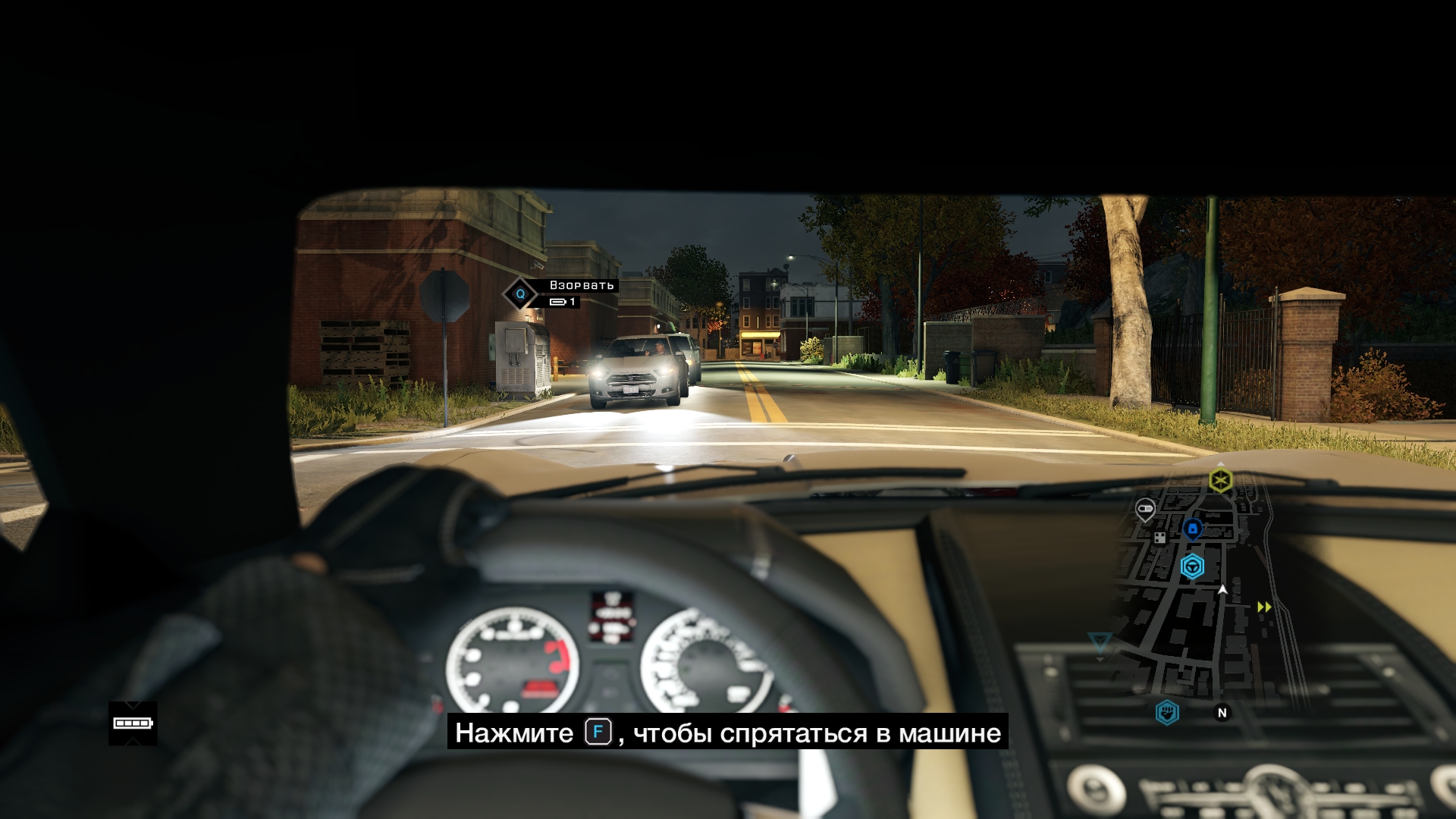The width and height of the screenshot is (1456, 819).
Task: Choose the QR code marker on minimap
Action: (x=1159, y=538)
